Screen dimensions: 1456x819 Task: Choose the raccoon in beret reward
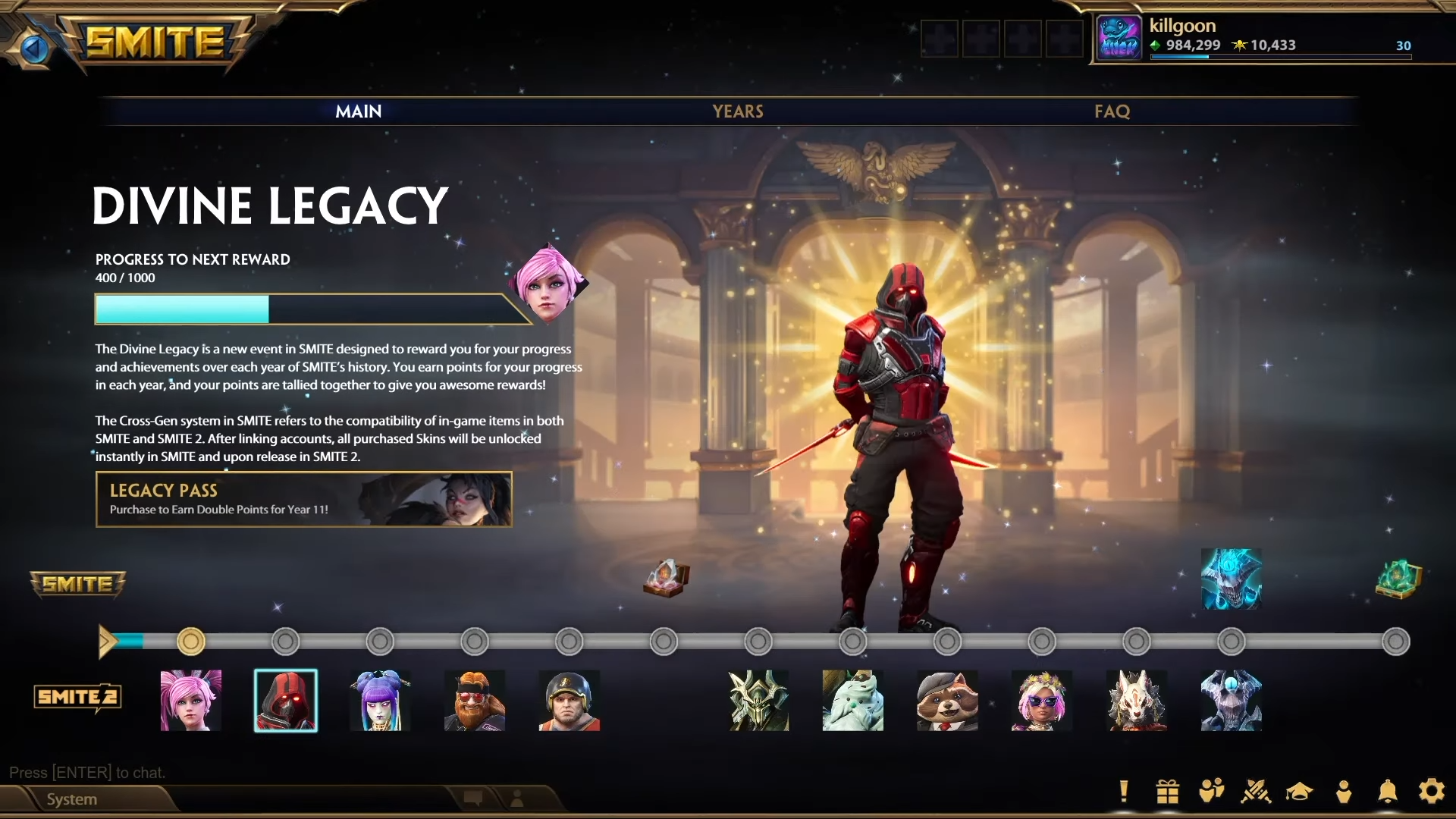[947, 700]
